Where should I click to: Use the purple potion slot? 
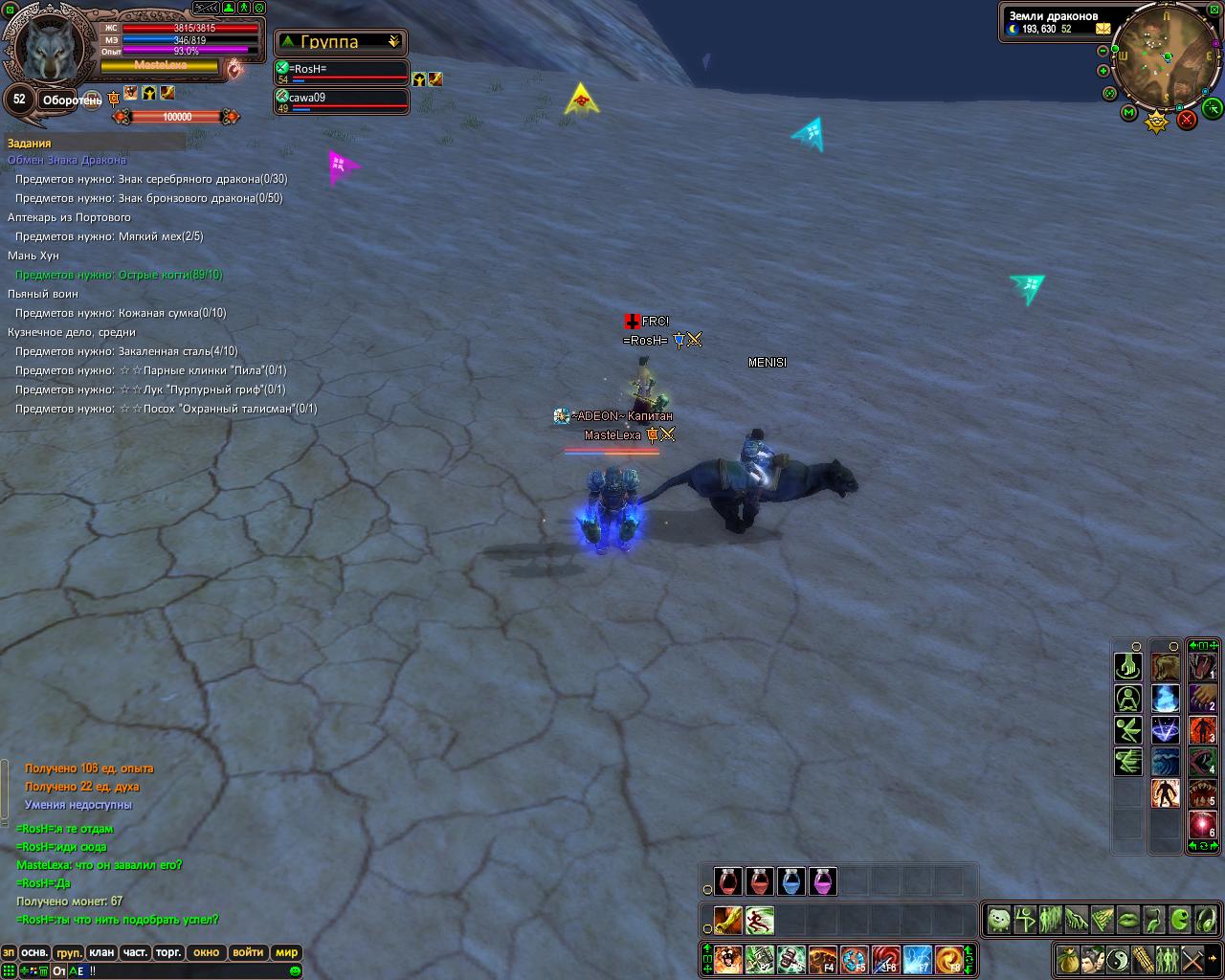pos(823,881)
